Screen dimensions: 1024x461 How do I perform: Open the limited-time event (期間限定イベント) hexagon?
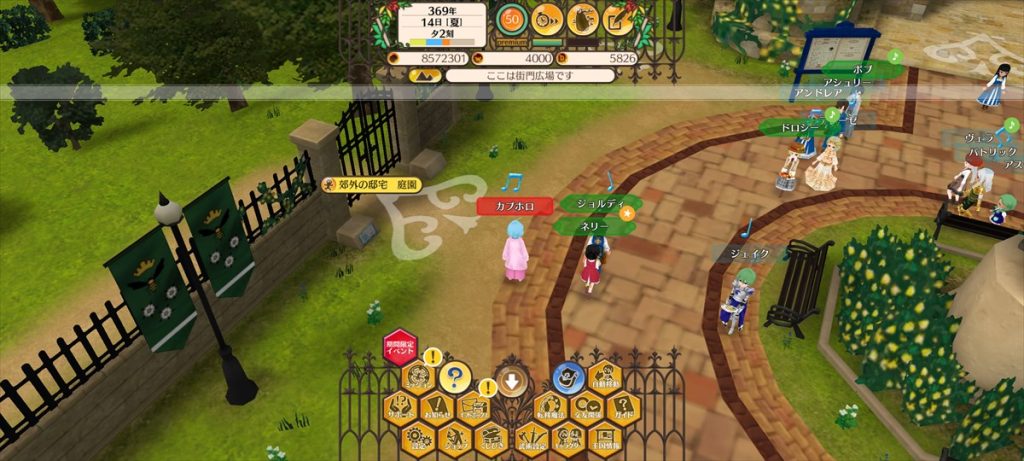coord(400,348)
